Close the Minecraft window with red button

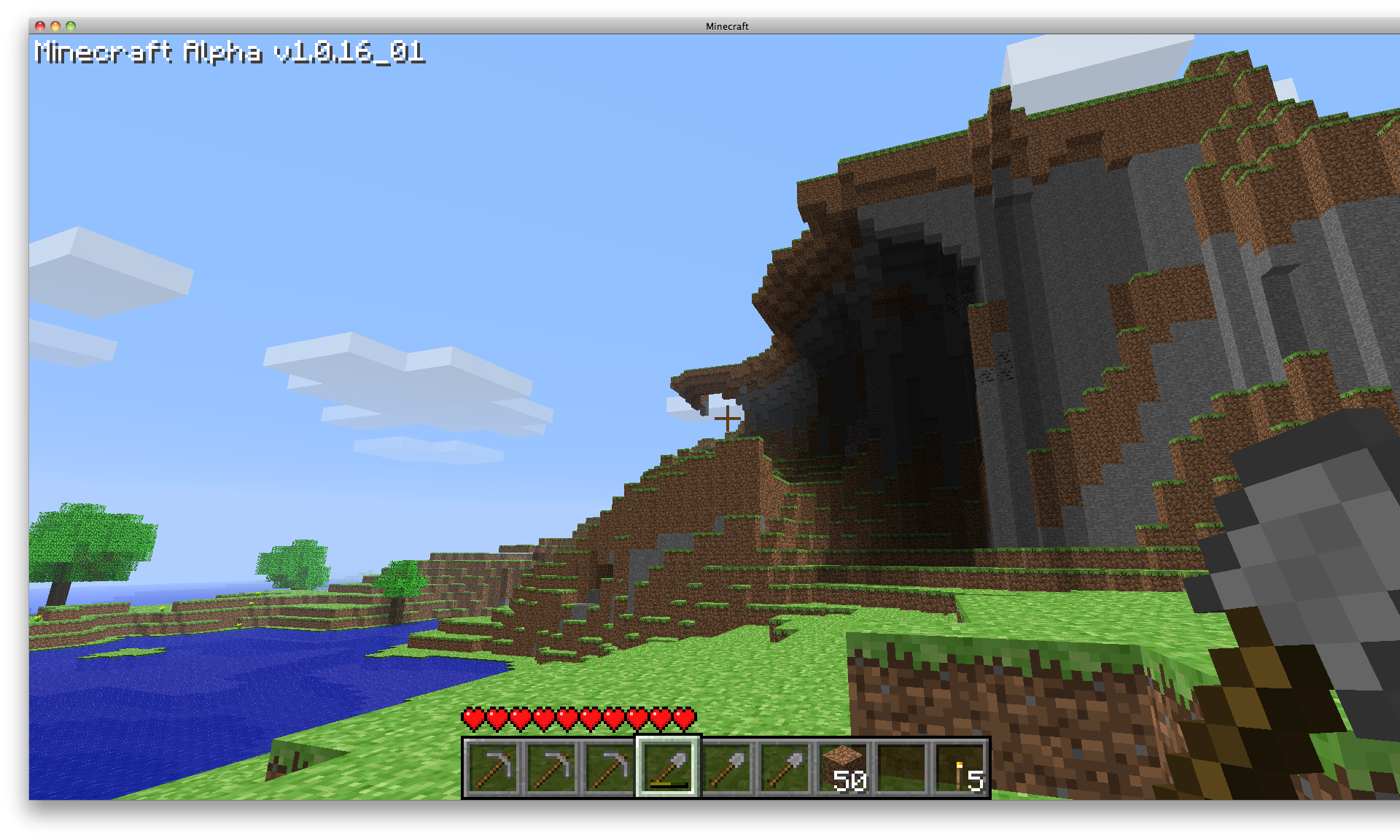pyautogui.click(x=40, y=26)
